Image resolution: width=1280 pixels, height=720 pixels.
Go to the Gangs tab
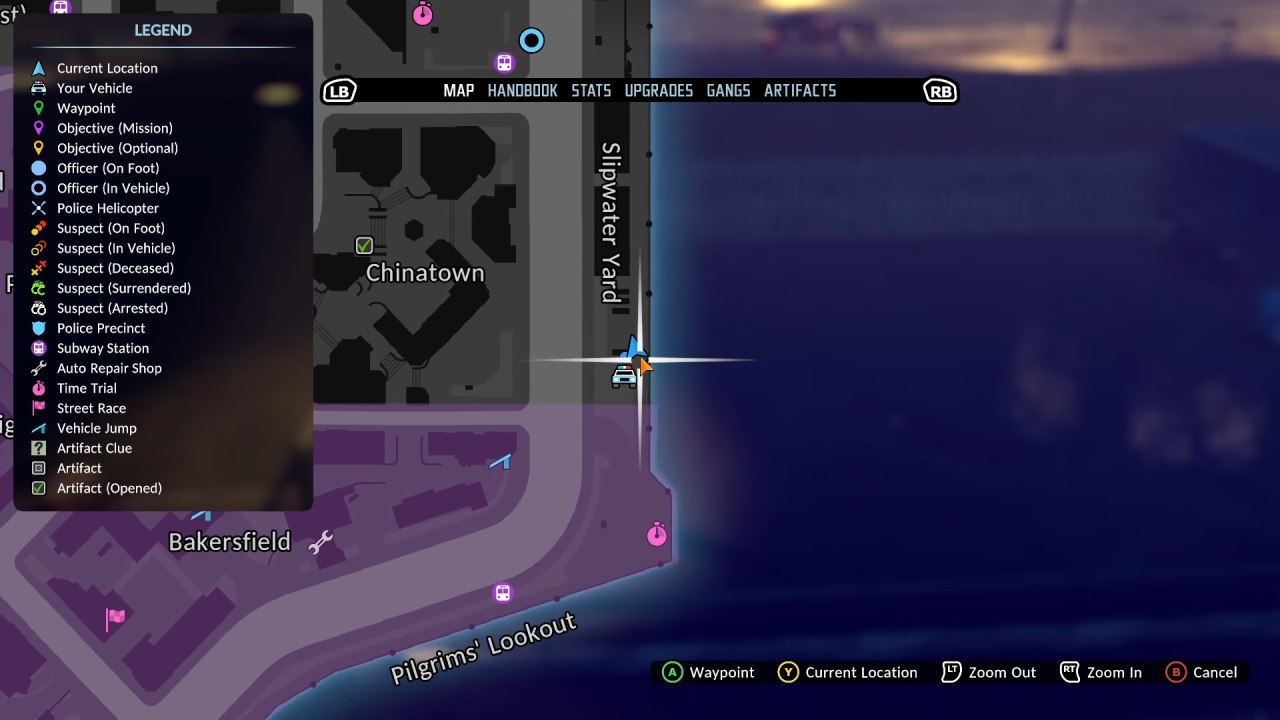728,91
